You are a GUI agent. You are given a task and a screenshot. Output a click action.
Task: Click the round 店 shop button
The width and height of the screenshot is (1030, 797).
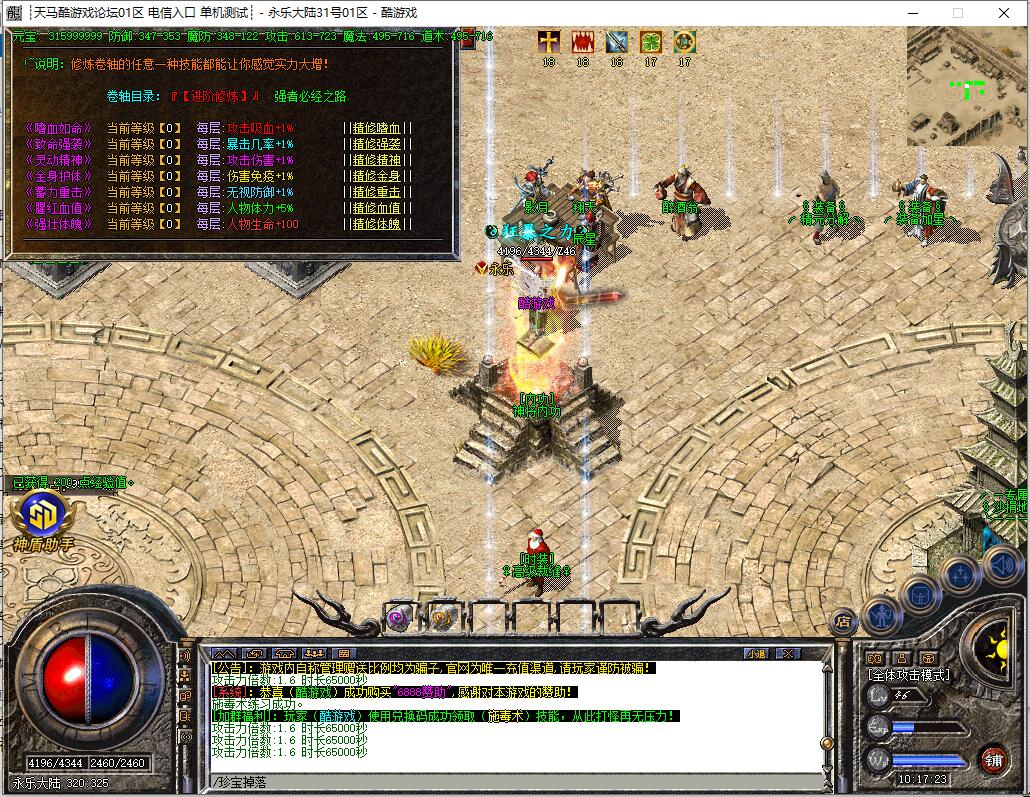[844, 620]
